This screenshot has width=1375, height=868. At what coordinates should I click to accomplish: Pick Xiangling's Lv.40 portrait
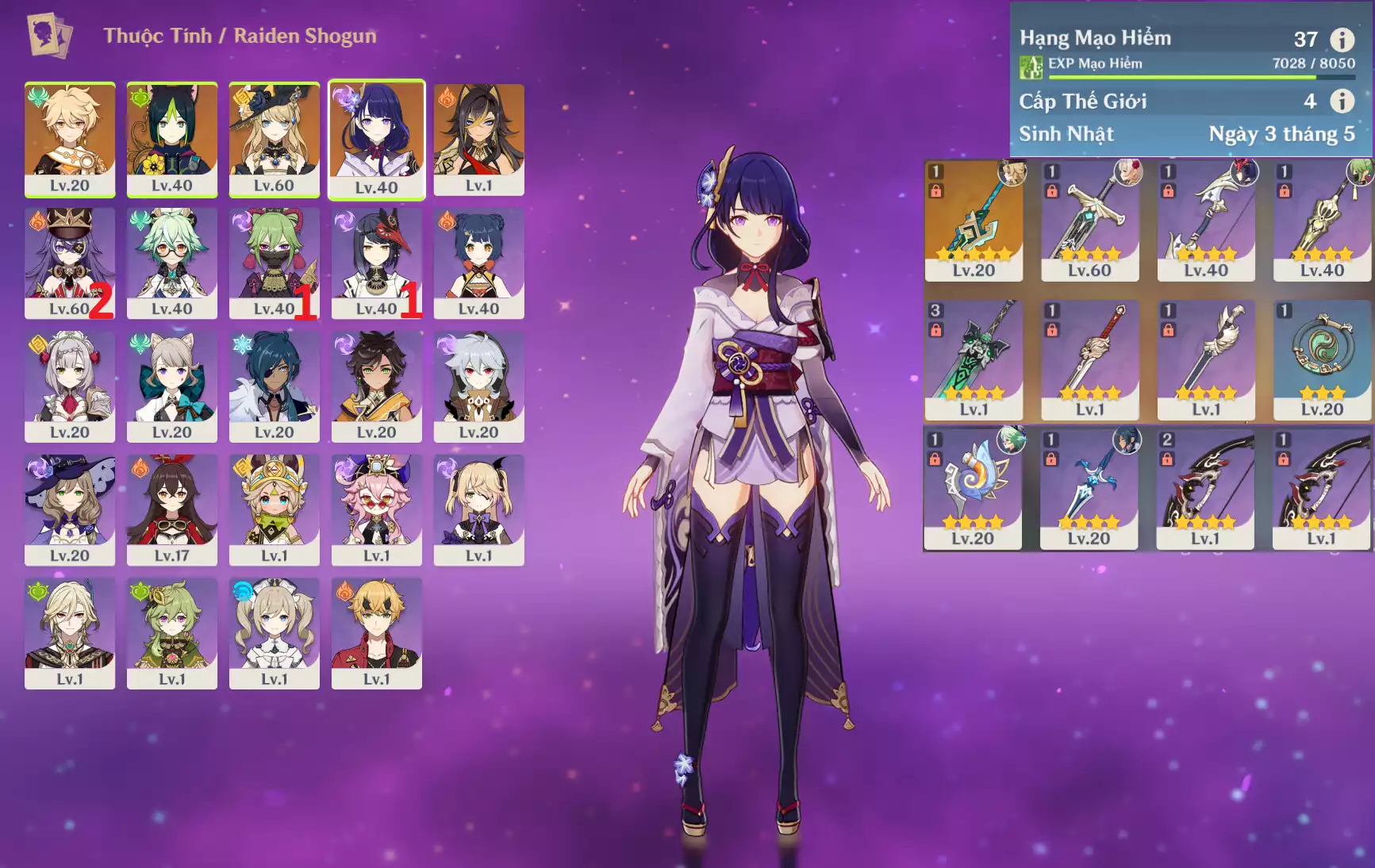pos(479,263)
